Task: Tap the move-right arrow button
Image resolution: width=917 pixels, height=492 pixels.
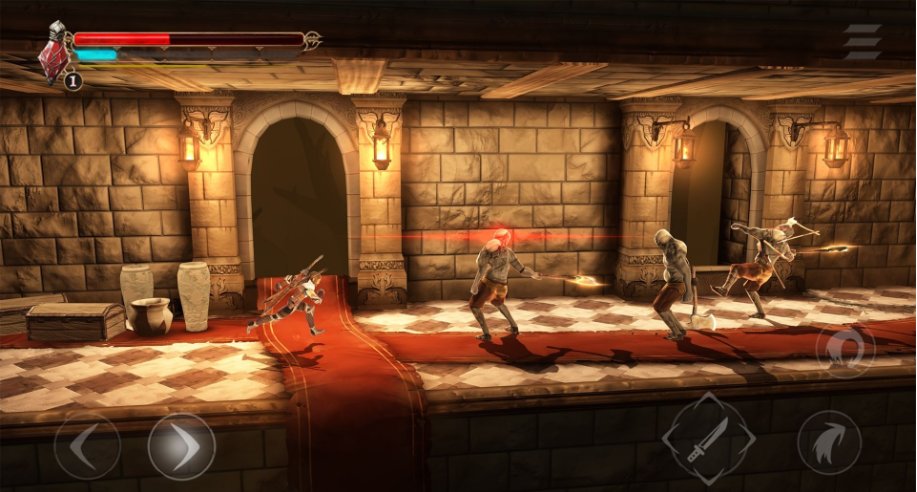Action: (182, 446)
